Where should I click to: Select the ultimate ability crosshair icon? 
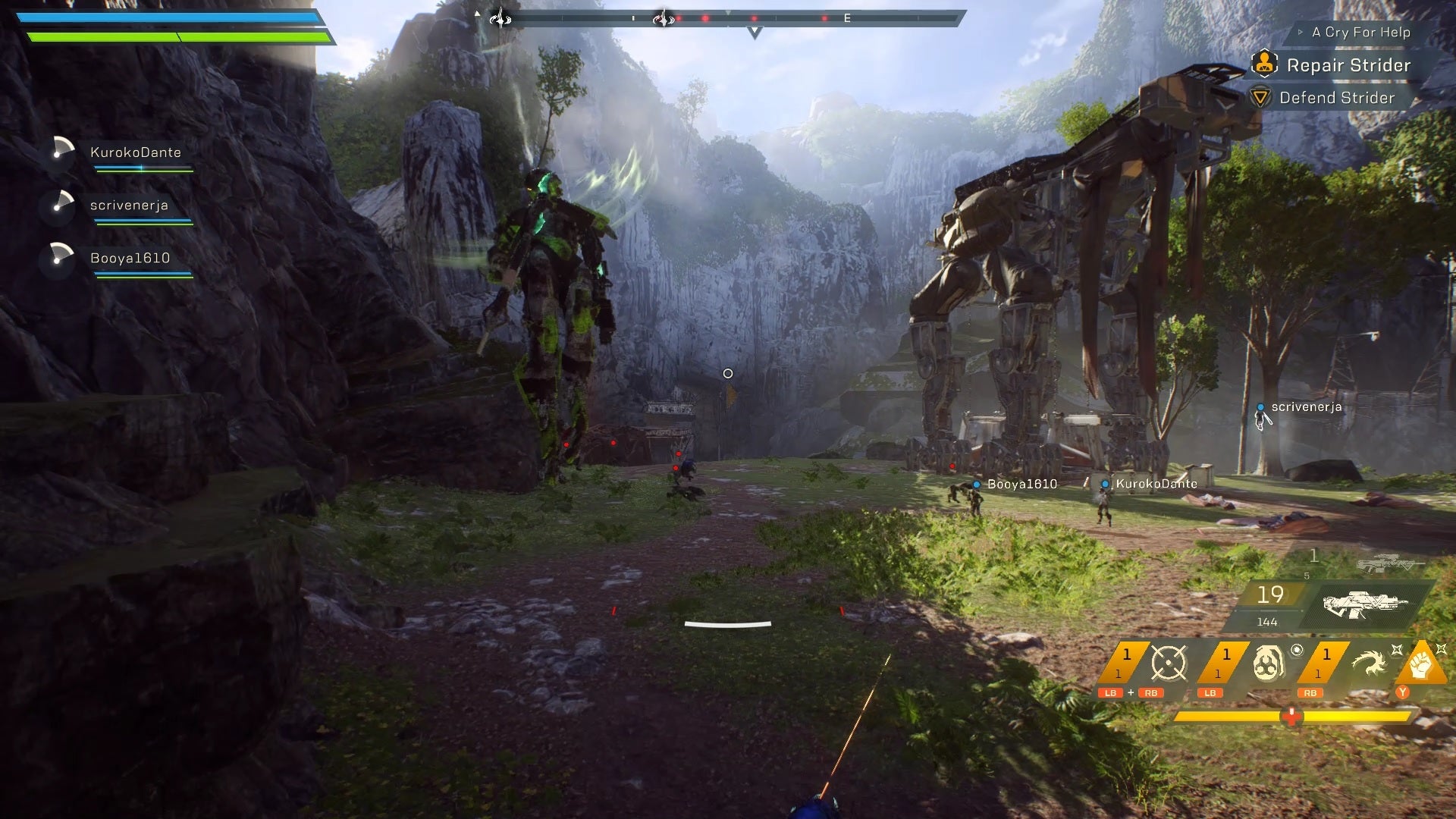(x=1169, y=662)
